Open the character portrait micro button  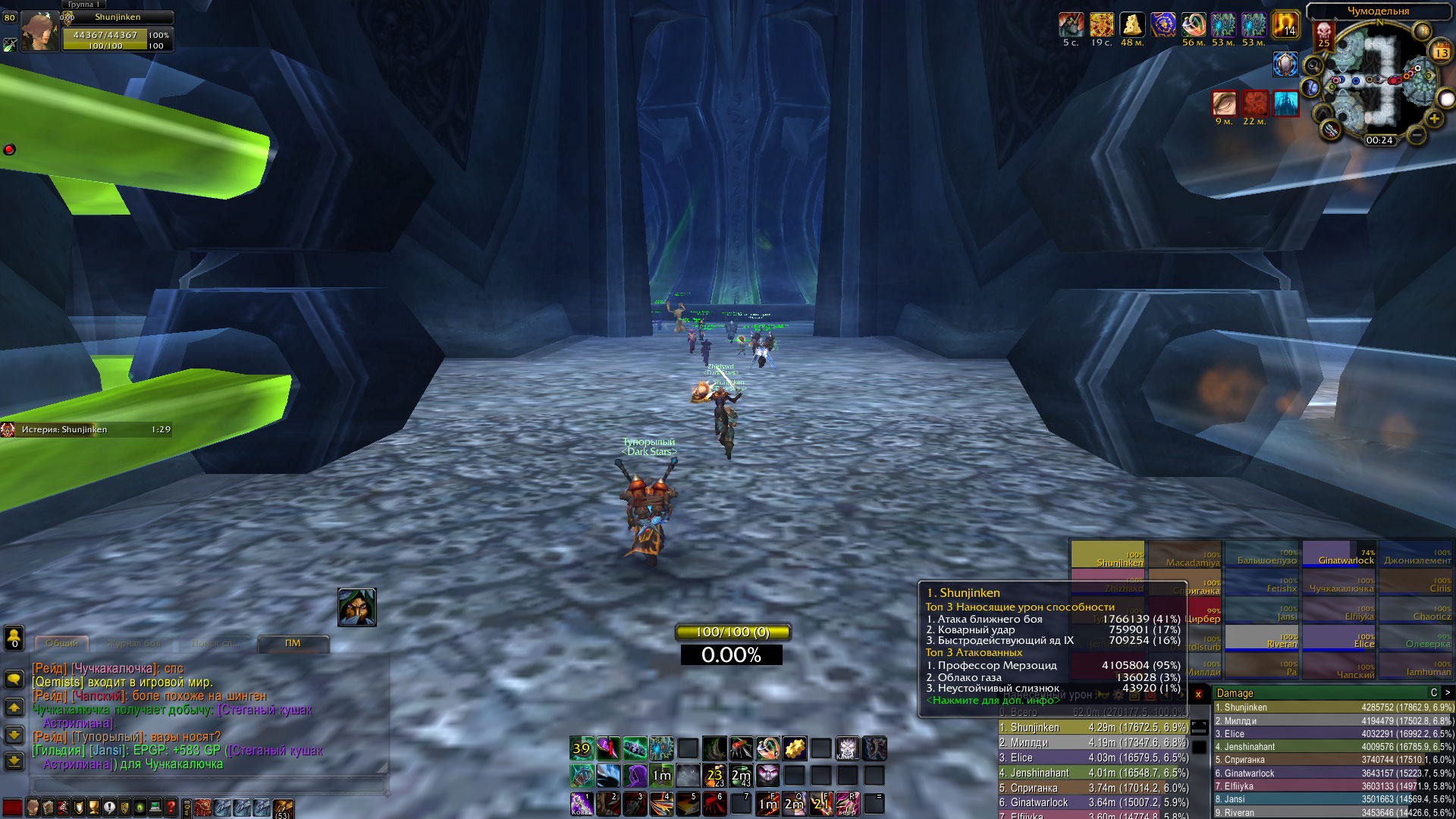(33, 808)
